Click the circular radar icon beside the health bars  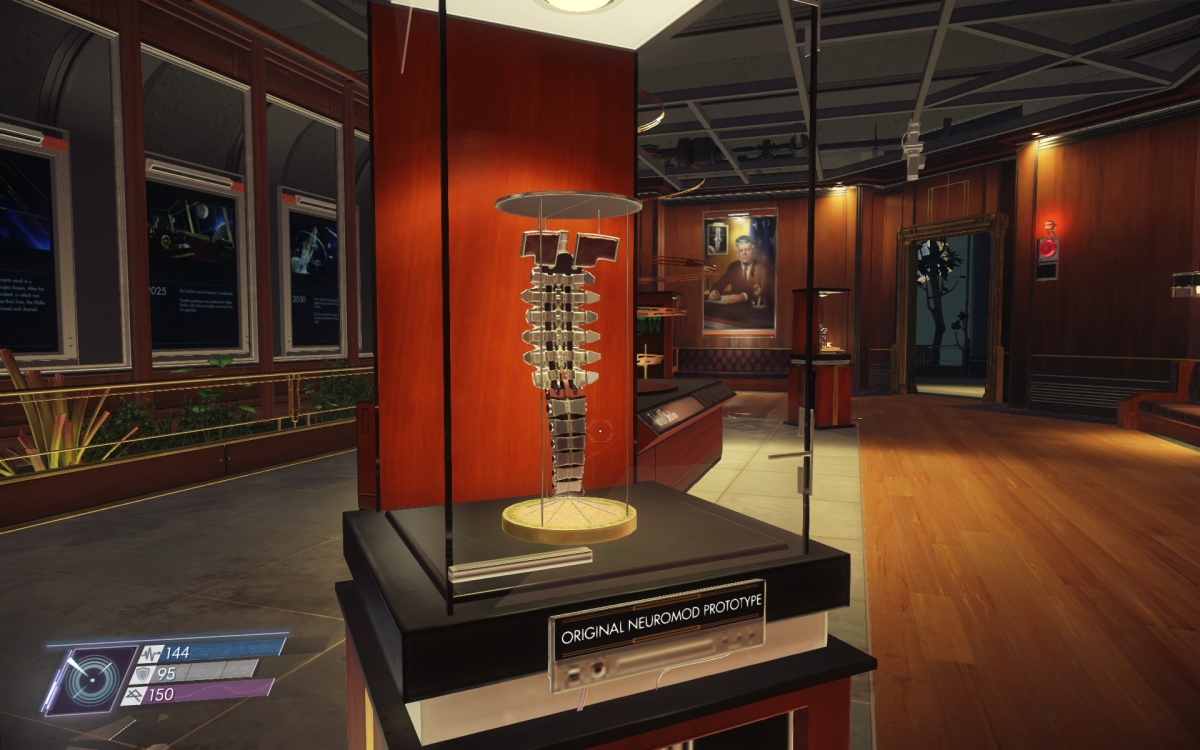[92, 679]
